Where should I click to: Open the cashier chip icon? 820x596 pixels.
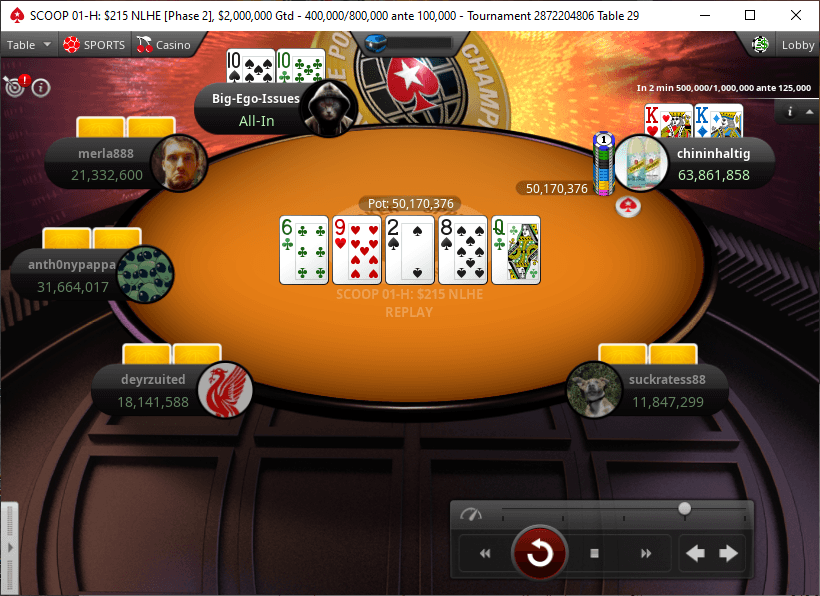(x=761, y=45)
